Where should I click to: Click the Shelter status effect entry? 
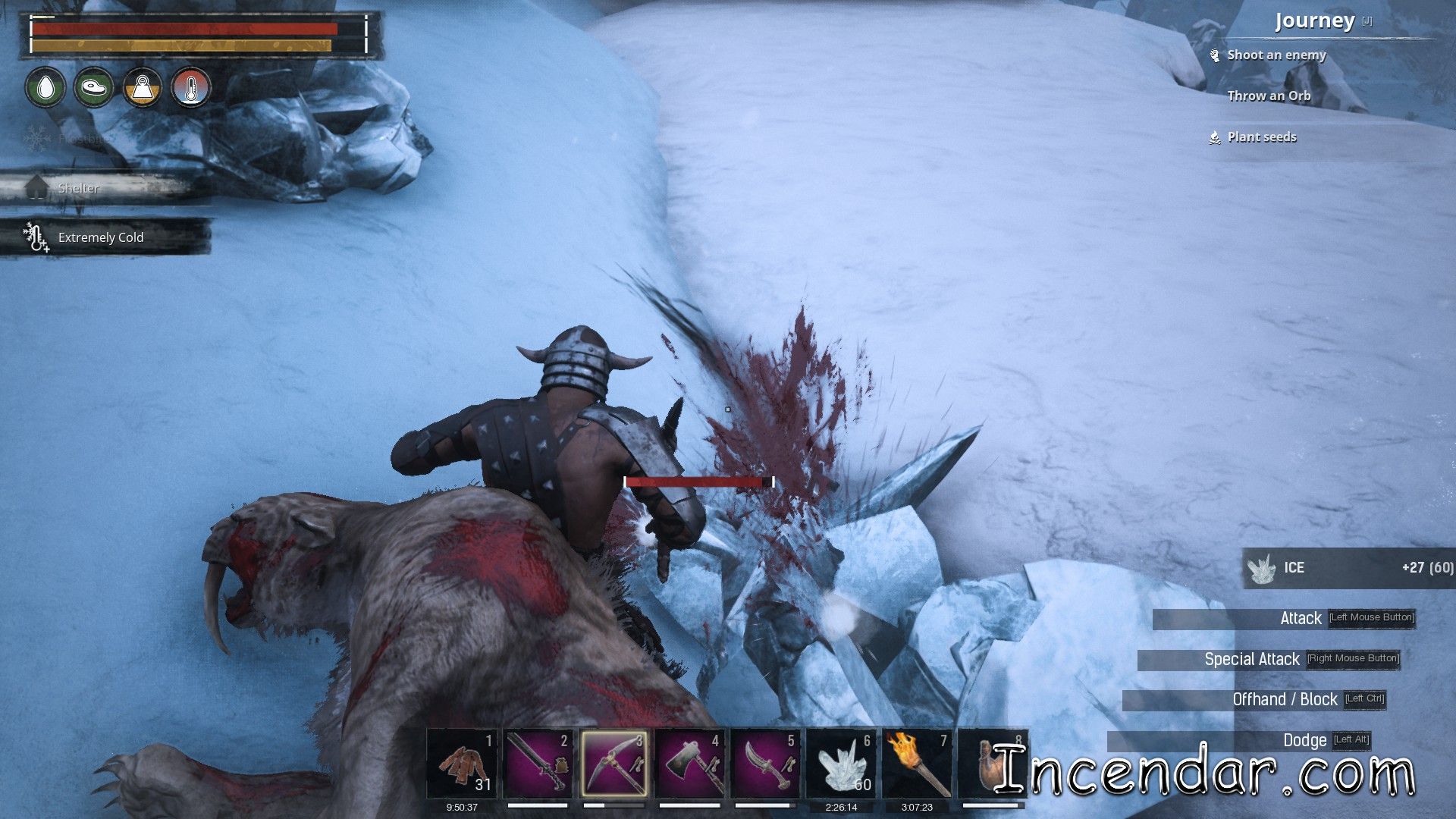pos(79,188)
